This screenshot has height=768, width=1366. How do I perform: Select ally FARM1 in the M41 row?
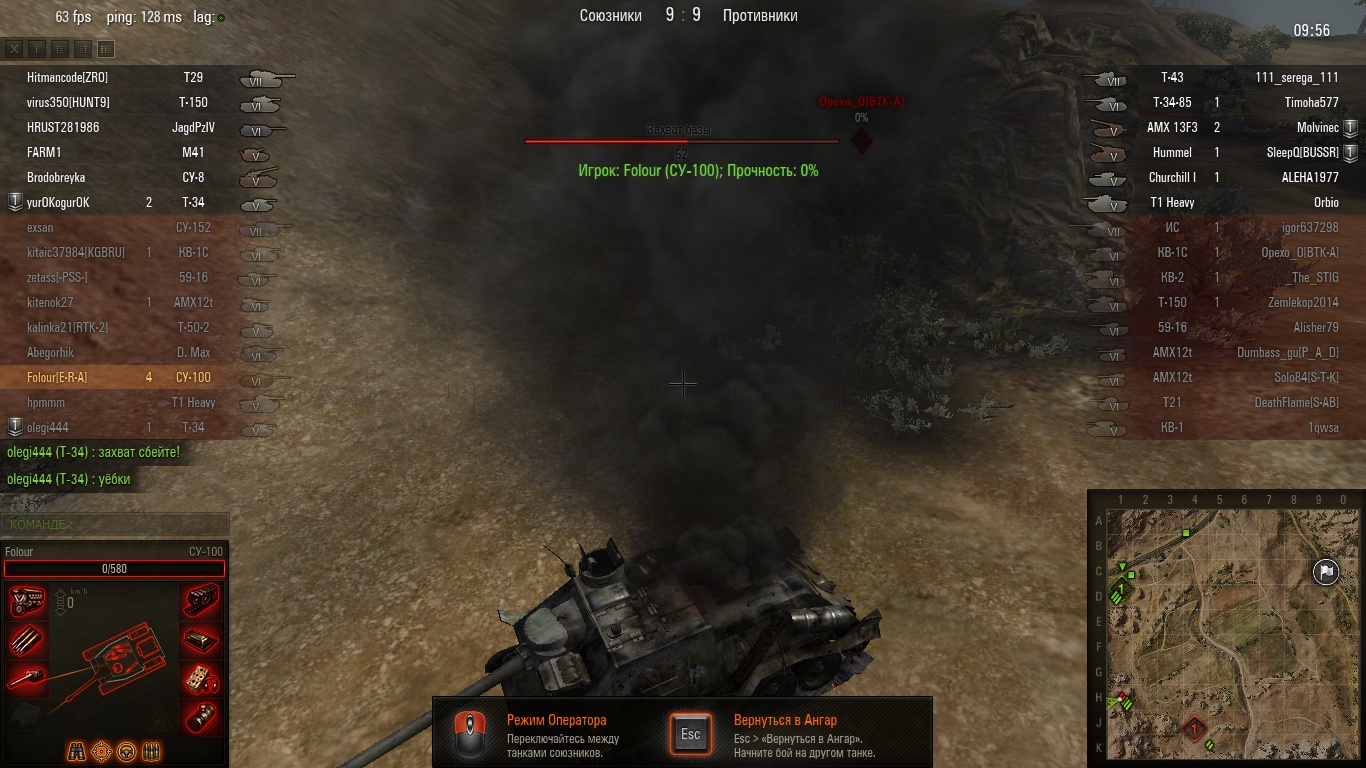(44, 152)
